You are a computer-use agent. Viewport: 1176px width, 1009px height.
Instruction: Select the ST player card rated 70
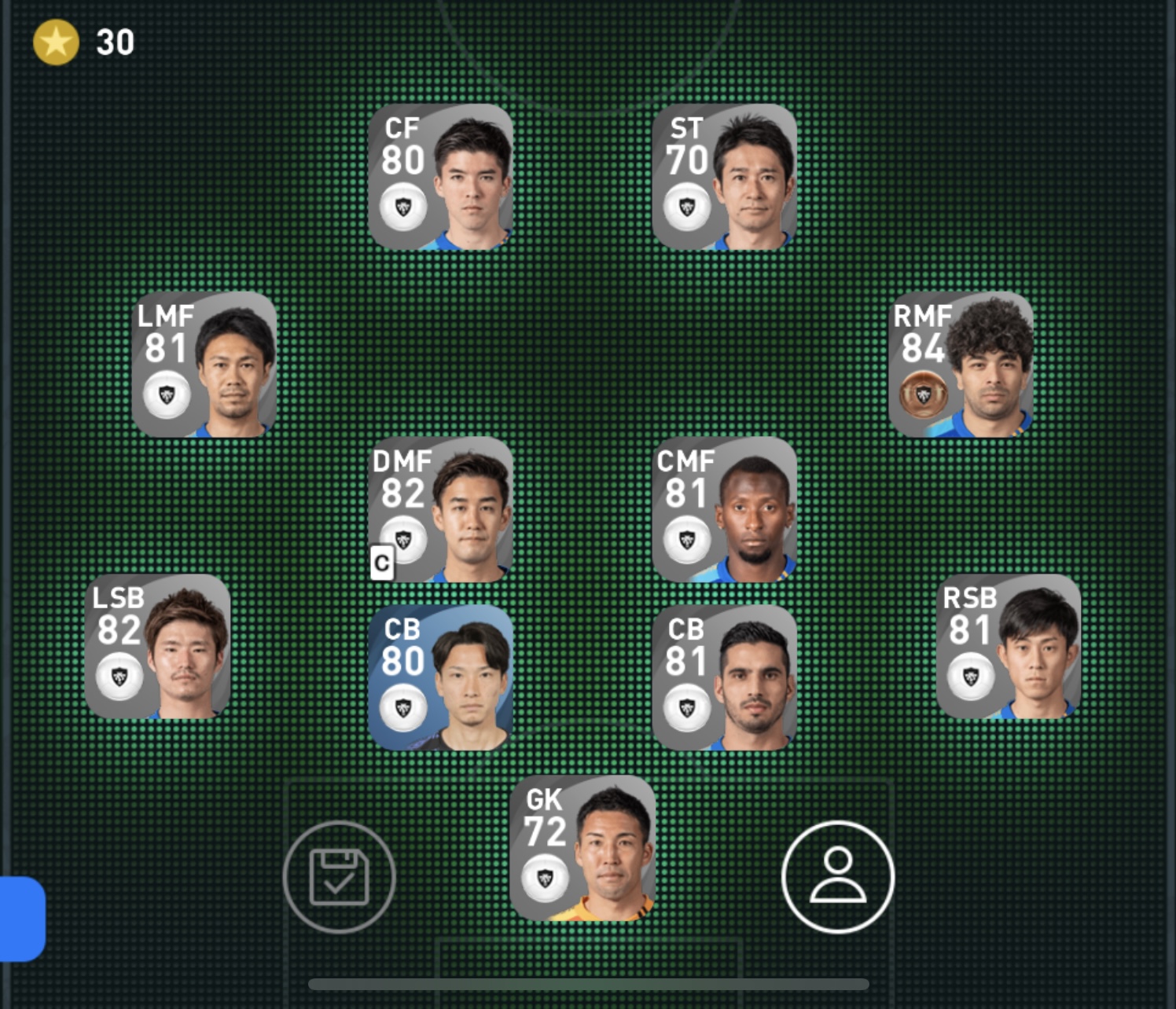click(x=724, y=178)
